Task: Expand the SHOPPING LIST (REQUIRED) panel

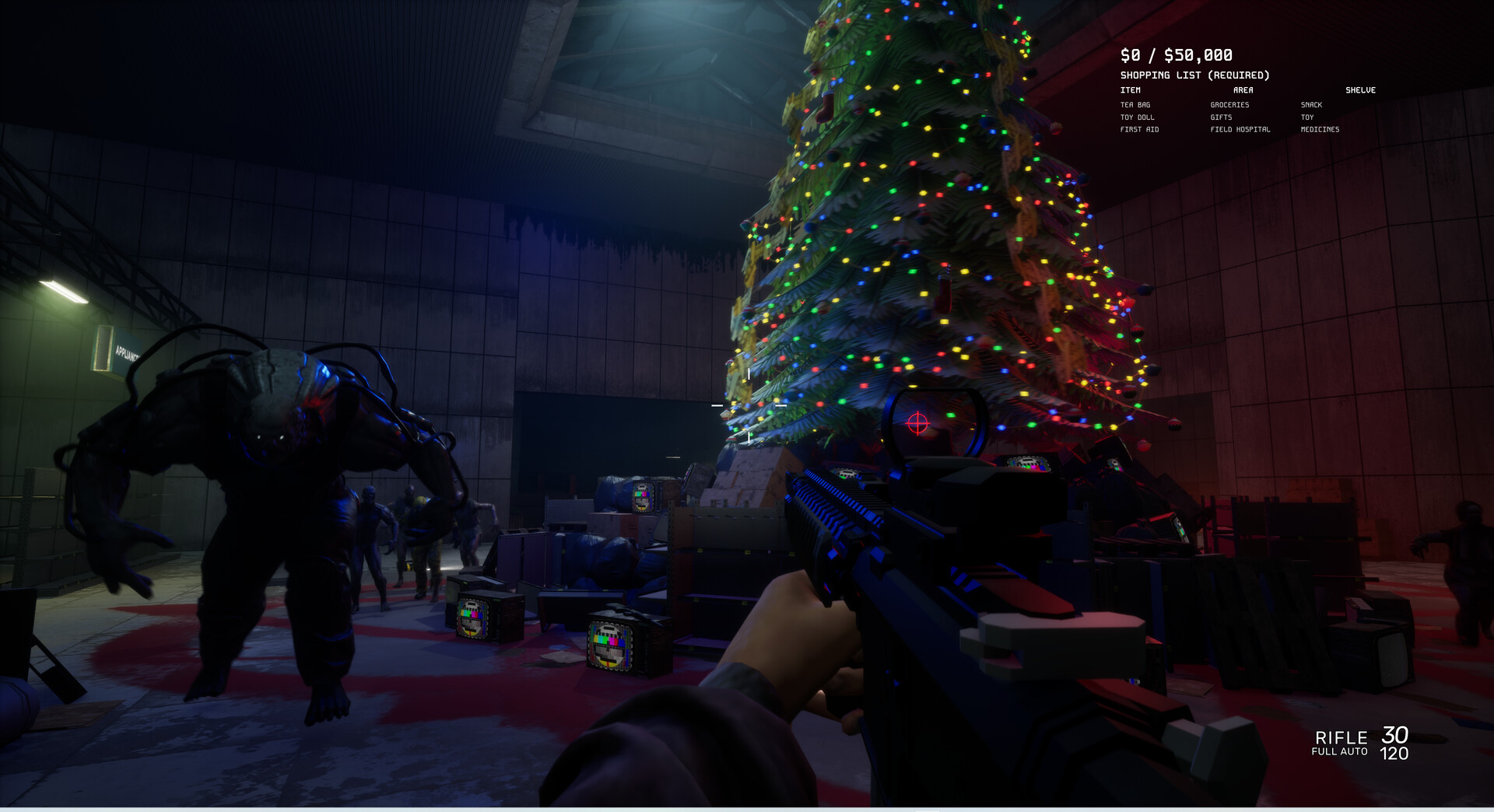Action: click(x=1194, y=75)
